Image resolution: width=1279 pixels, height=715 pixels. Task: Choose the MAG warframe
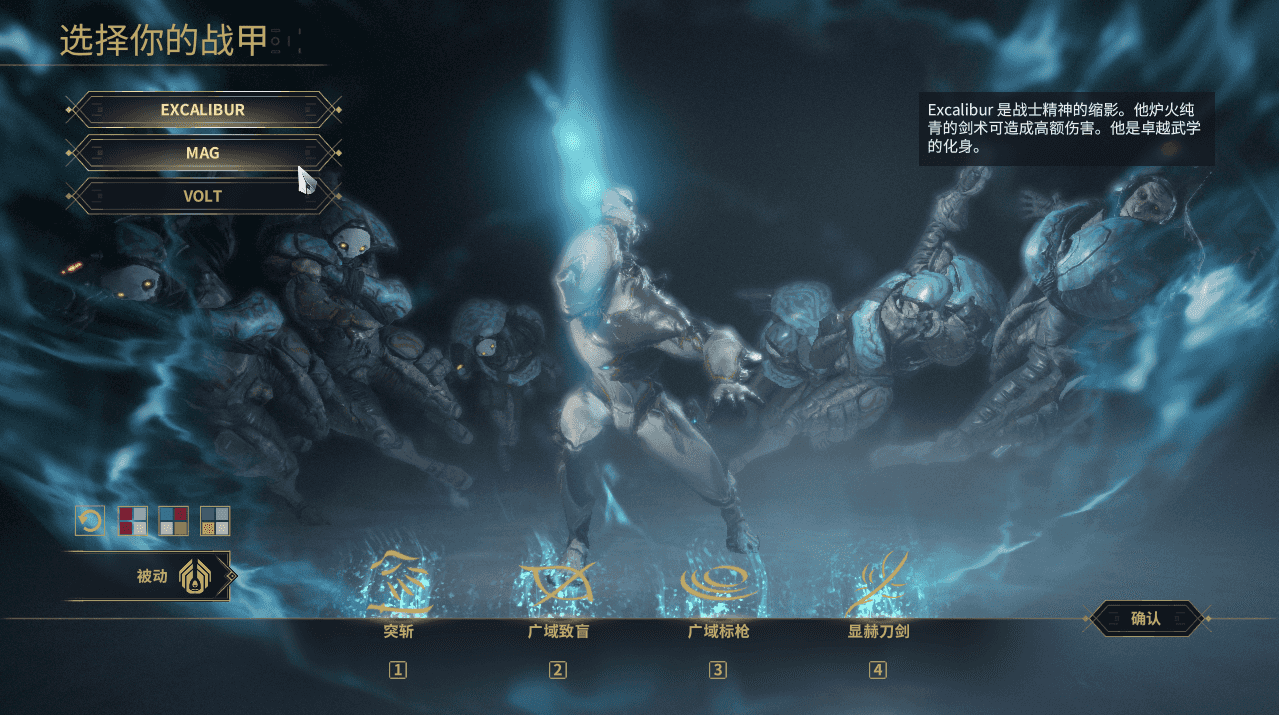point(203,153)
